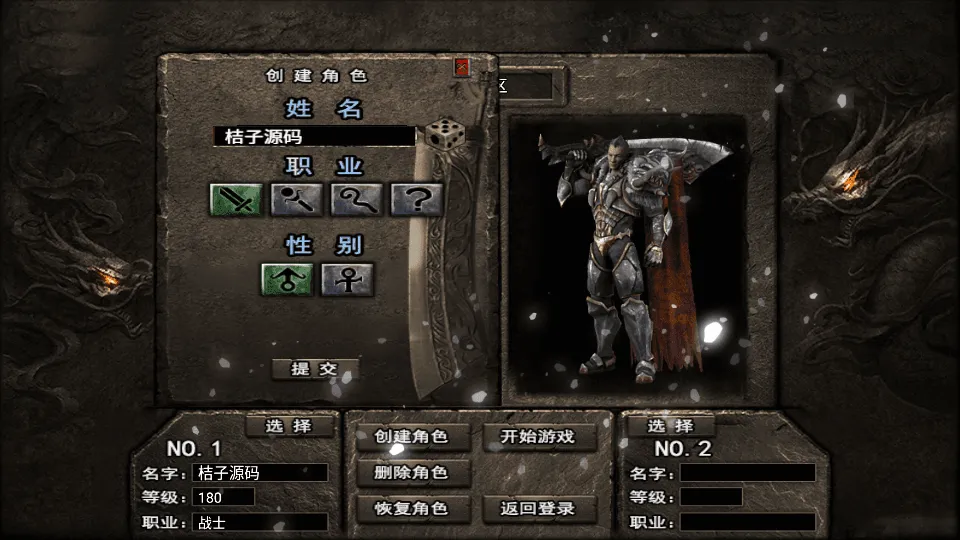Select the question mark class icon
The width and height of the screenshot is (960, 540).
[417, 199]
